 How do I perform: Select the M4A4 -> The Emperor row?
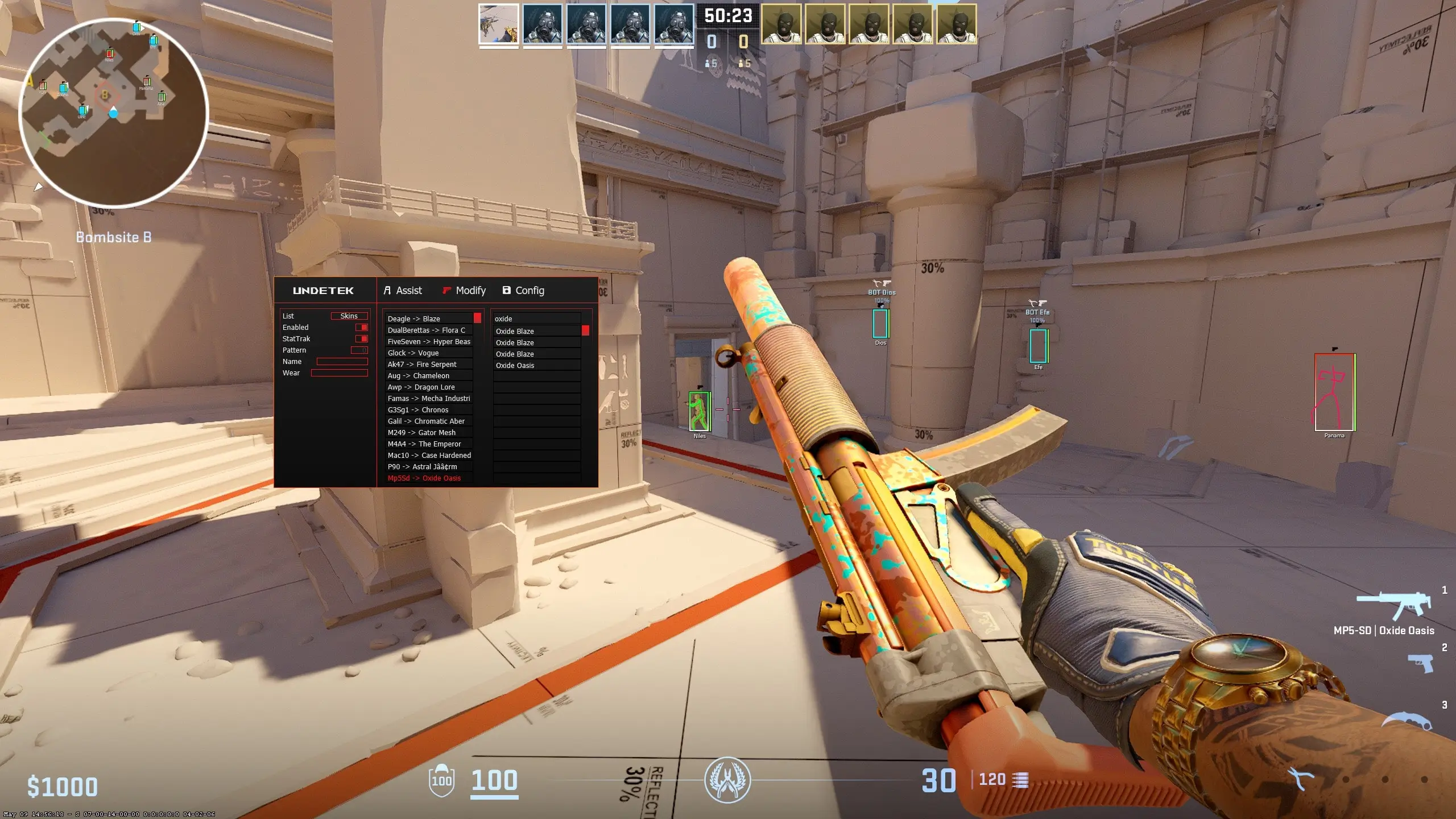[429, 444]
